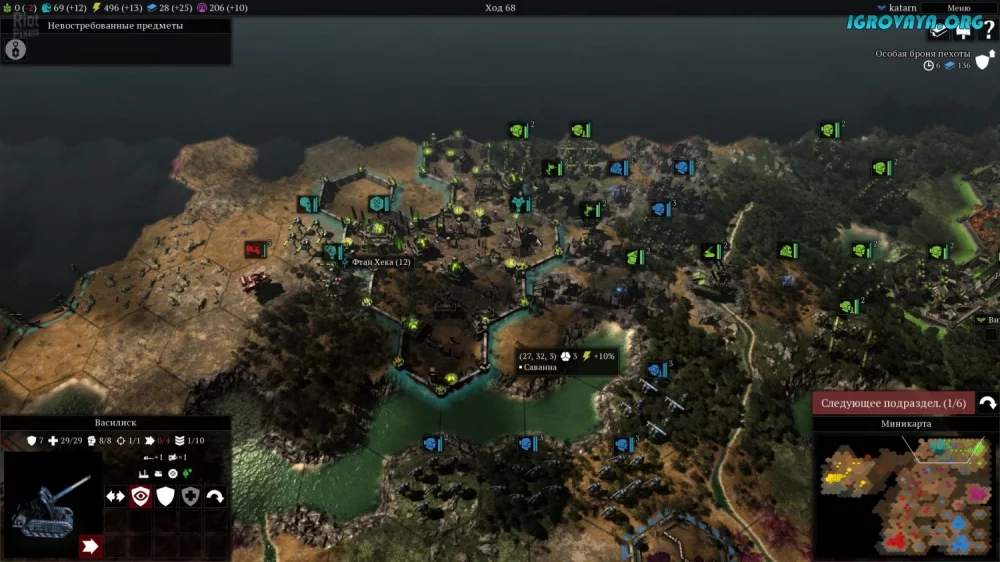Select the Фтан Хека (12) city label
This screenshot has height=562, width=1000.
(x=381, y=262)
